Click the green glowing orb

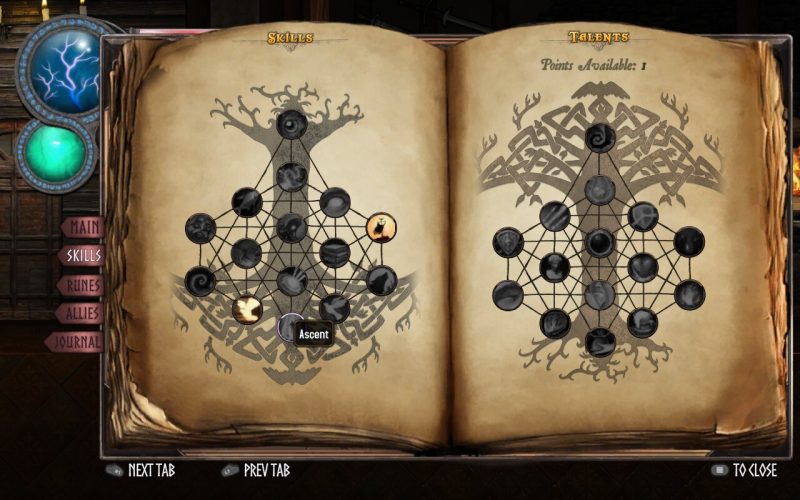coord(57,153)
